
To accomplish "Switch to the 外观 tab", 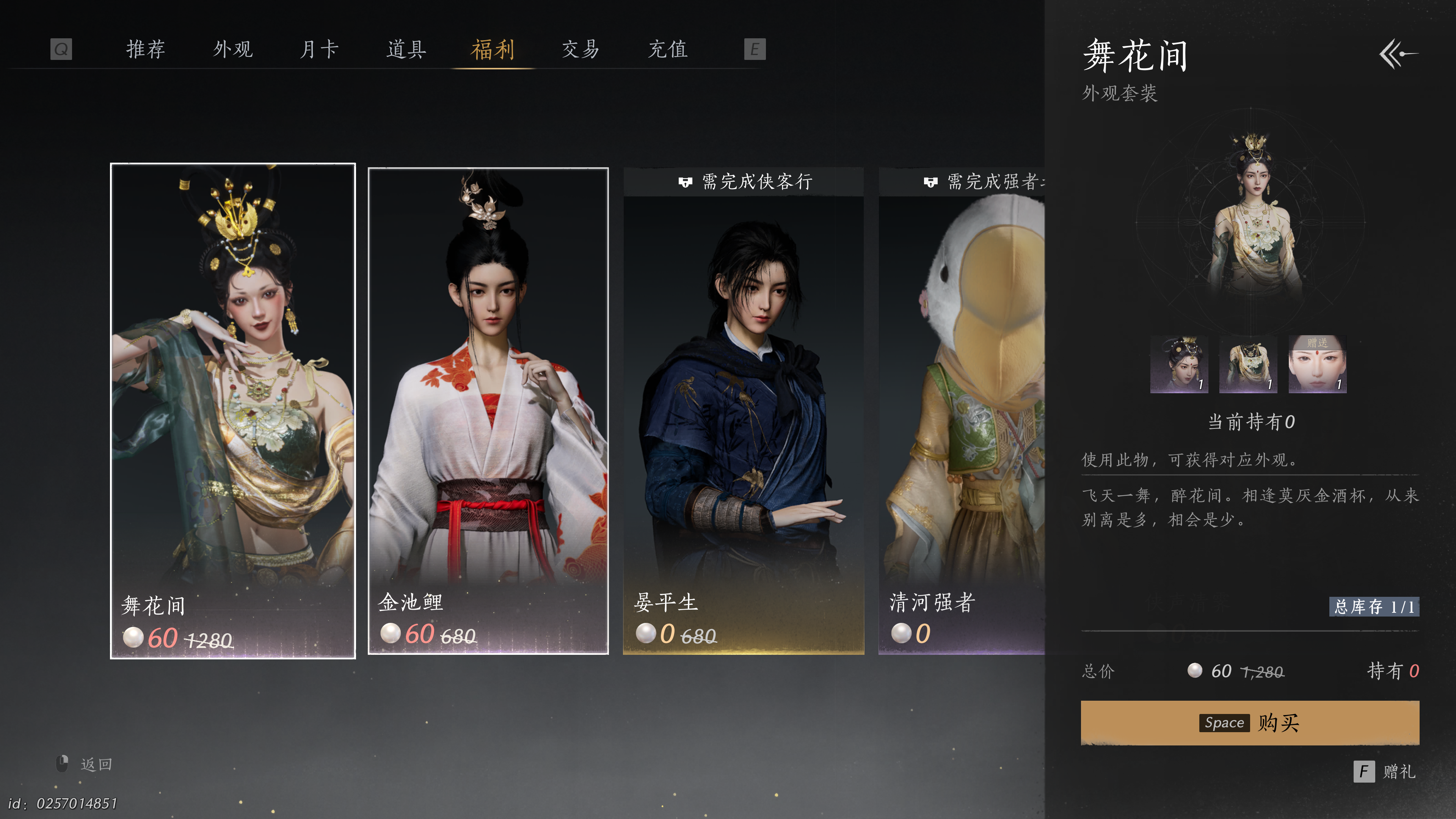I will click(x=233, y=49).
